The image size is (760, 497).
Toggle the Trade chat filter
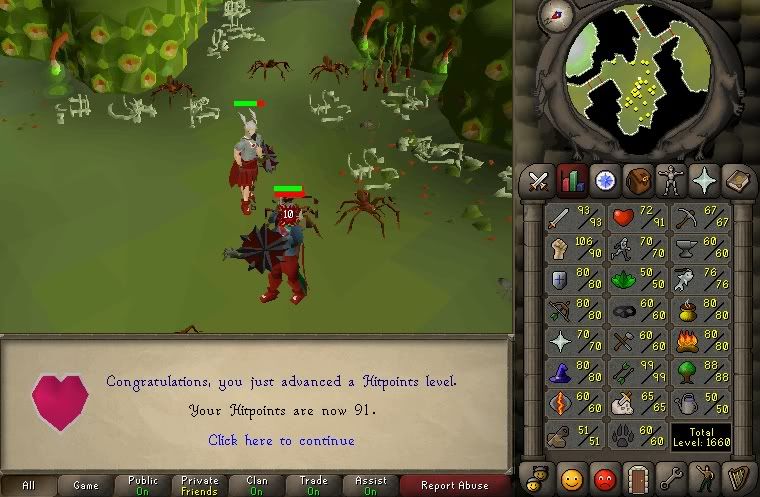(x=313, y=486)
